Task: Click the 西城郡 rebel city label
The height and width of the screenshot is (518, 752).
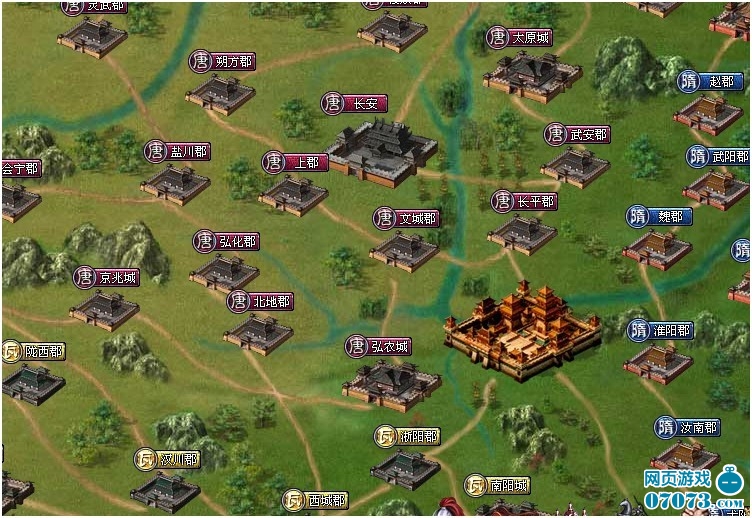Action: coord(315,500)
